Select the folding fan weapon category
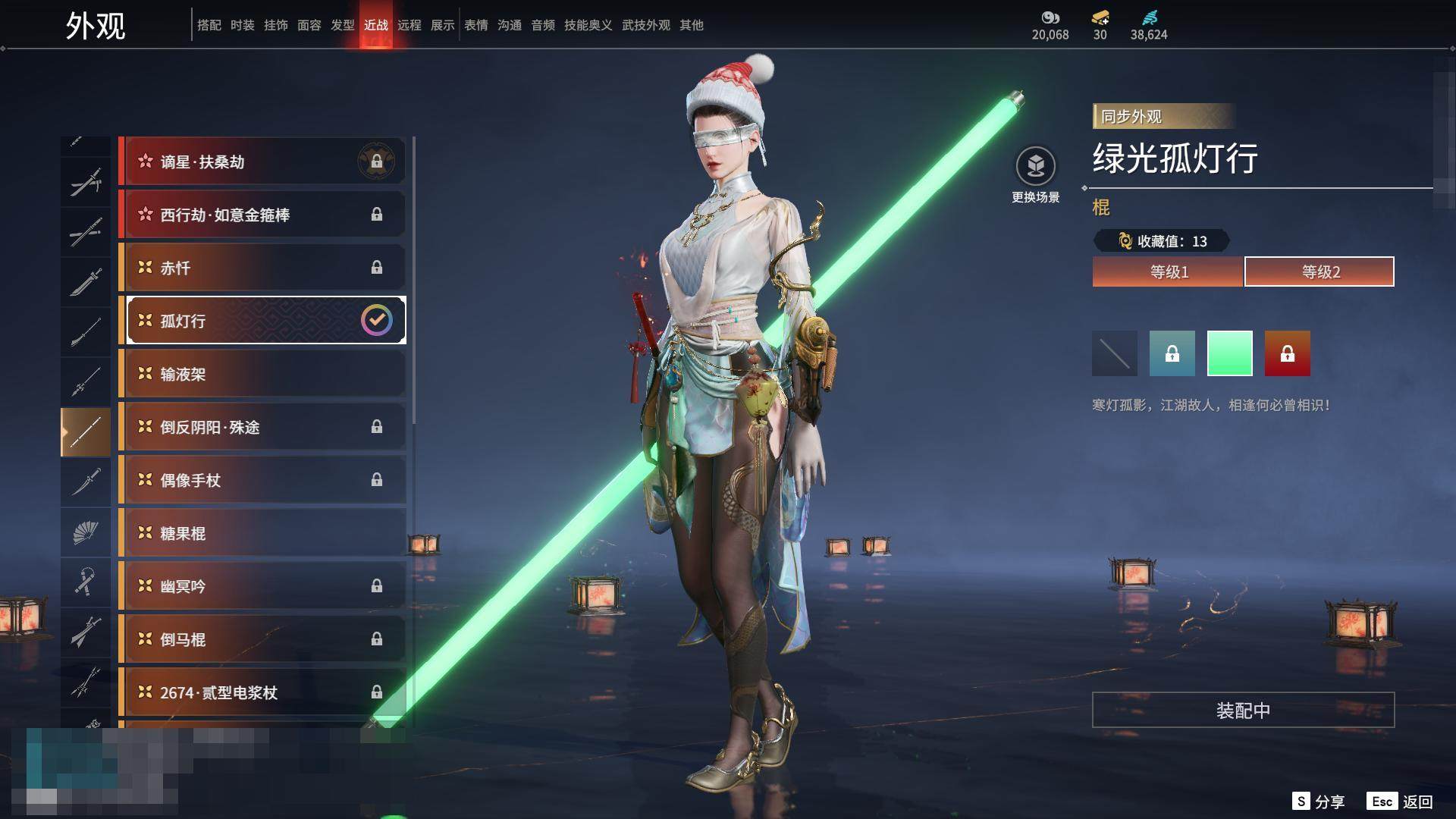1456x819 pixels. [x=86, y=532]
